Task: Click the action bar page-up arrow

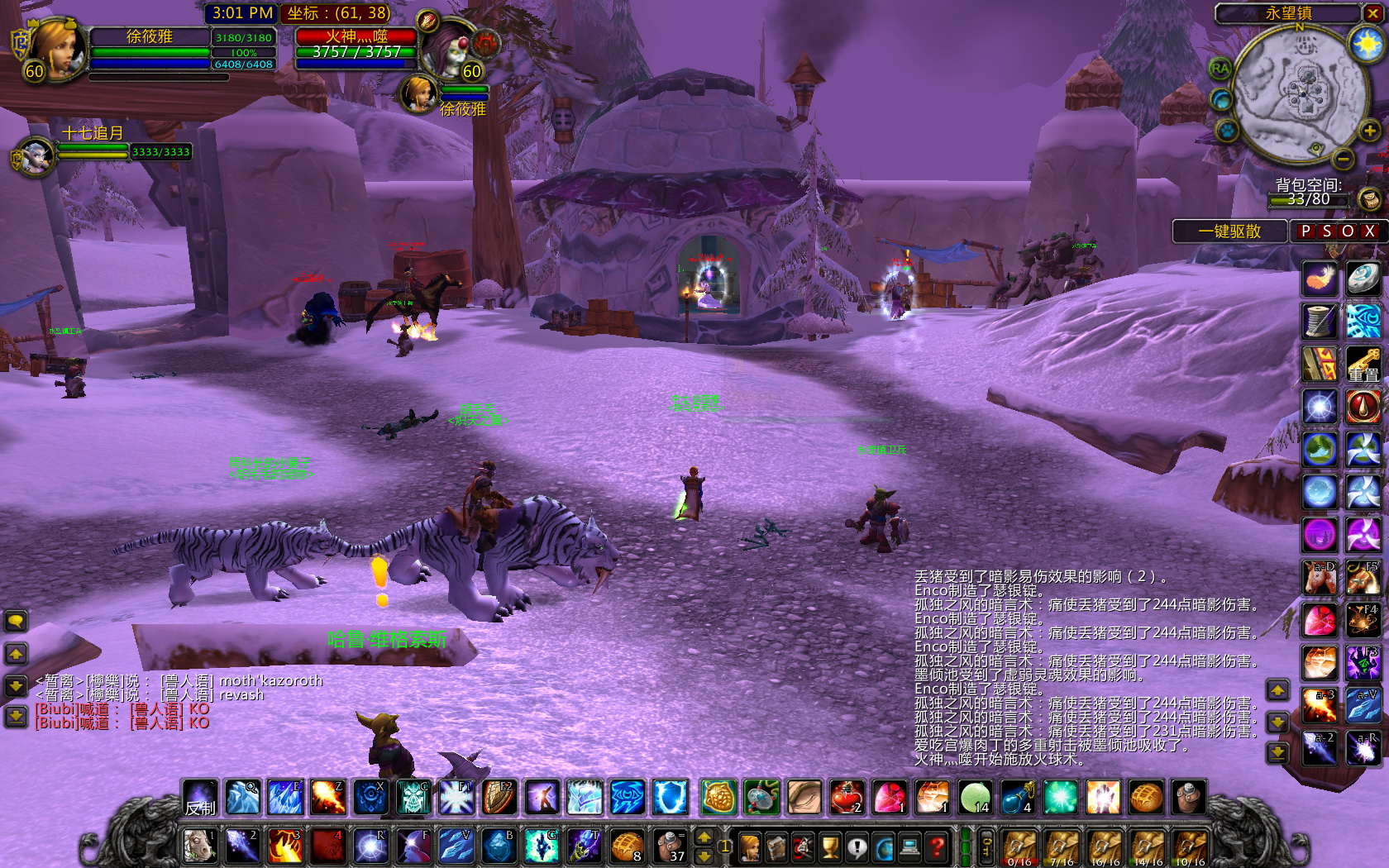Action: click(x=704, y=837)
